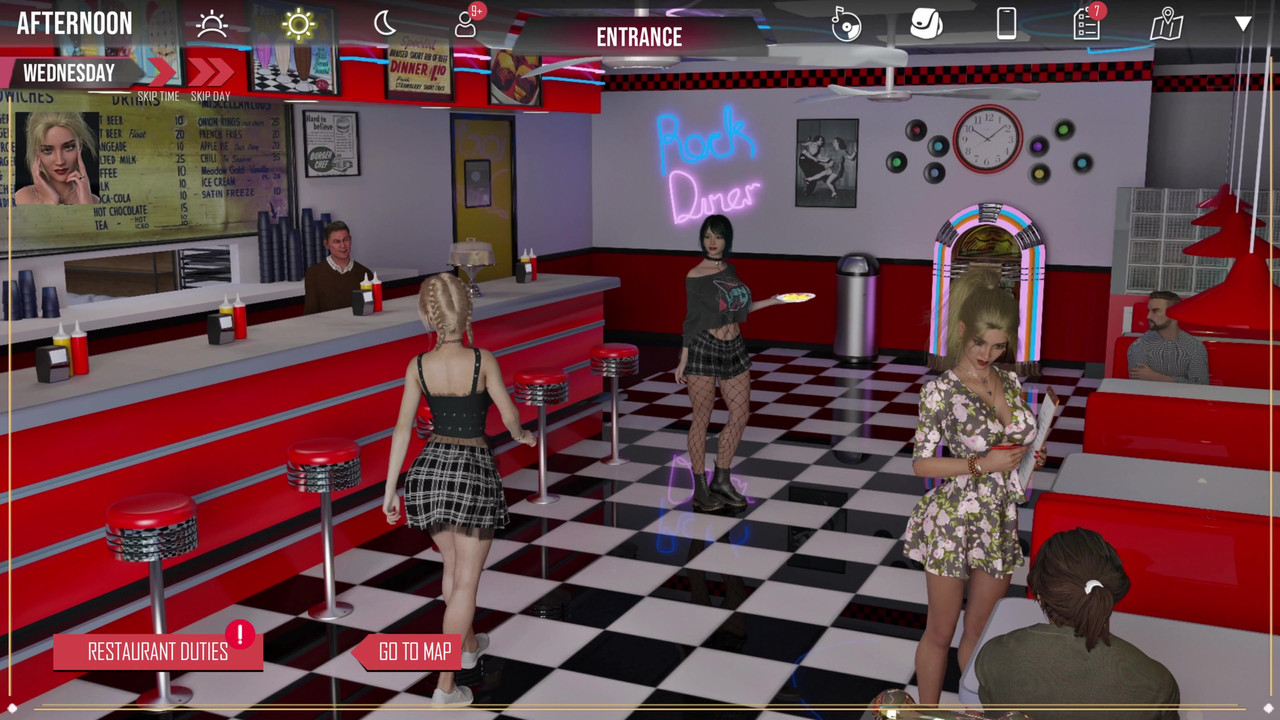
Task: Expand the top-right dropdown arrow
Action: 1243,24
